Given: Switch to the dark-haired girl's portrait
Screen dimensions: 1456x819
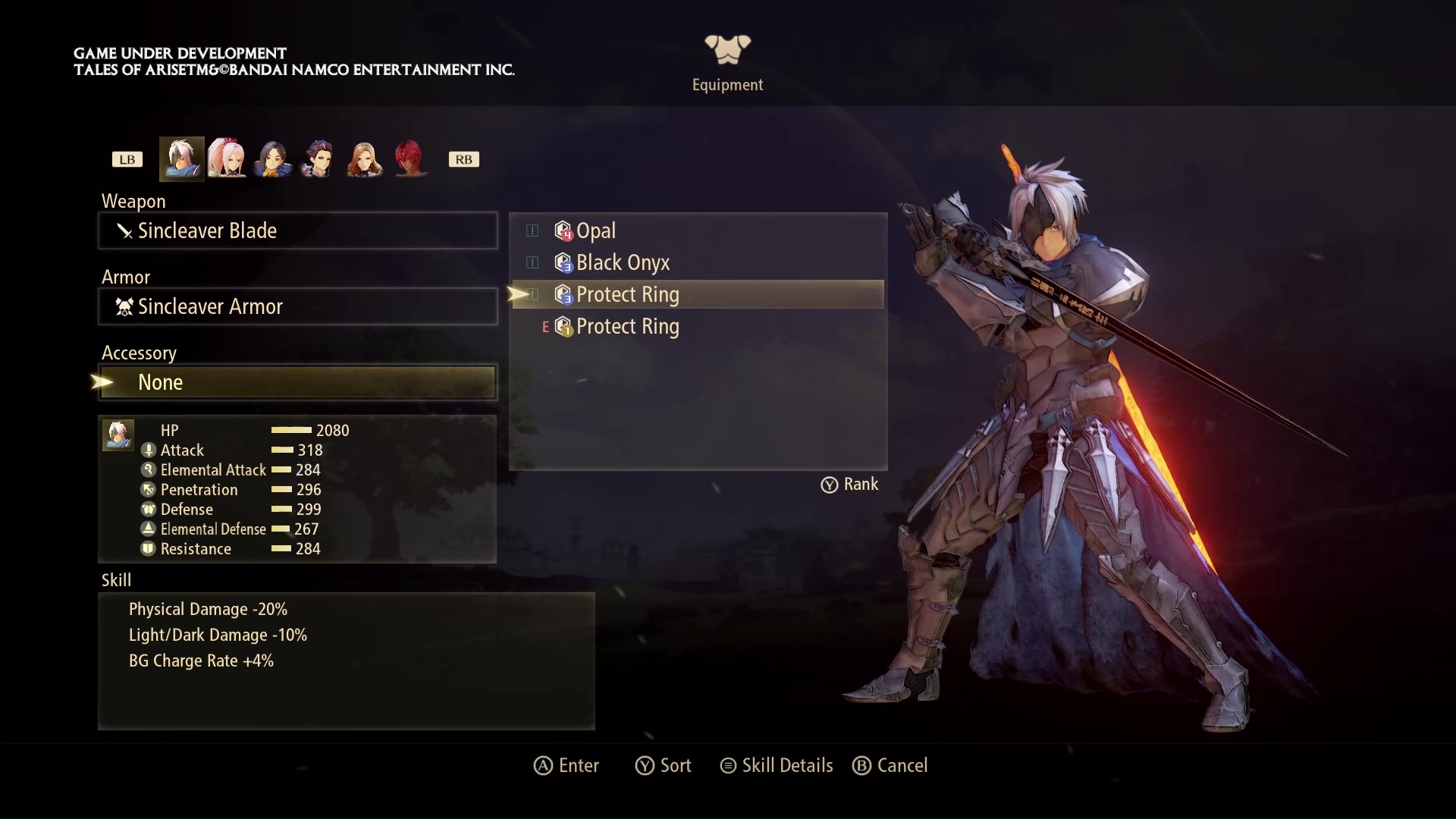Looking at the screenshot, I should [x=273, y=159].
